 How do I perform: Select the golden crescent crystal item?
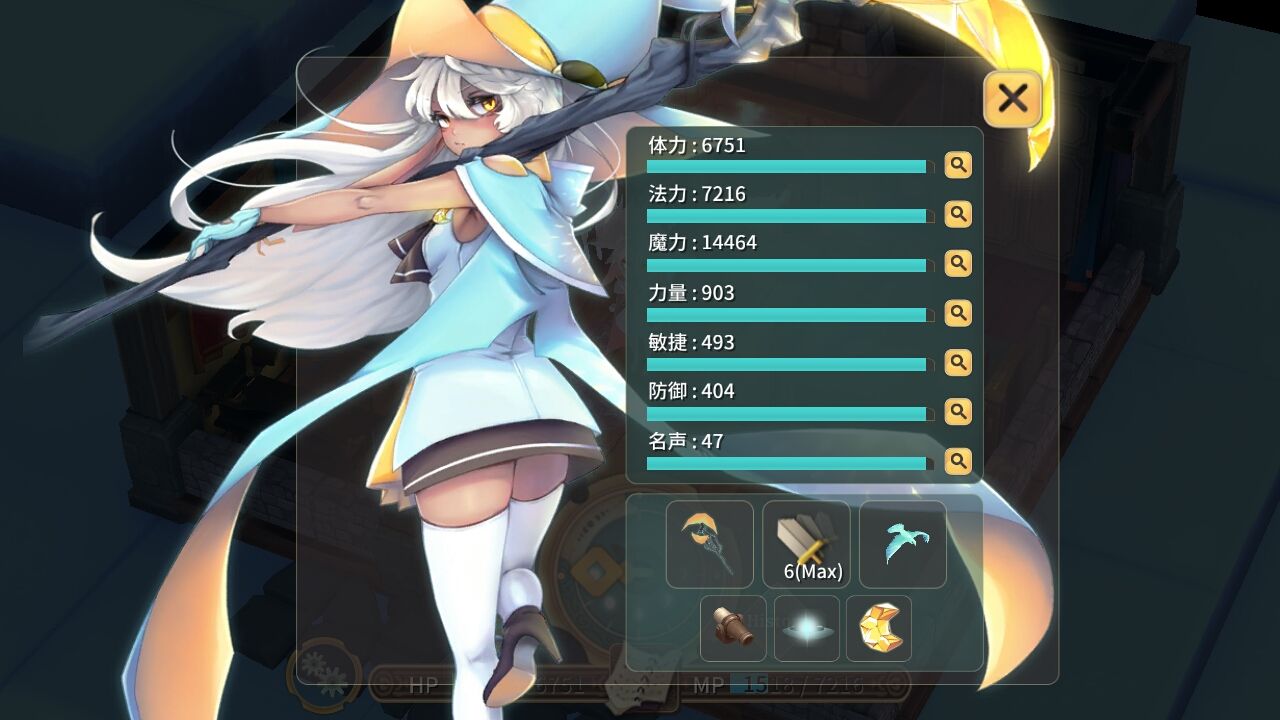(877, 629)
